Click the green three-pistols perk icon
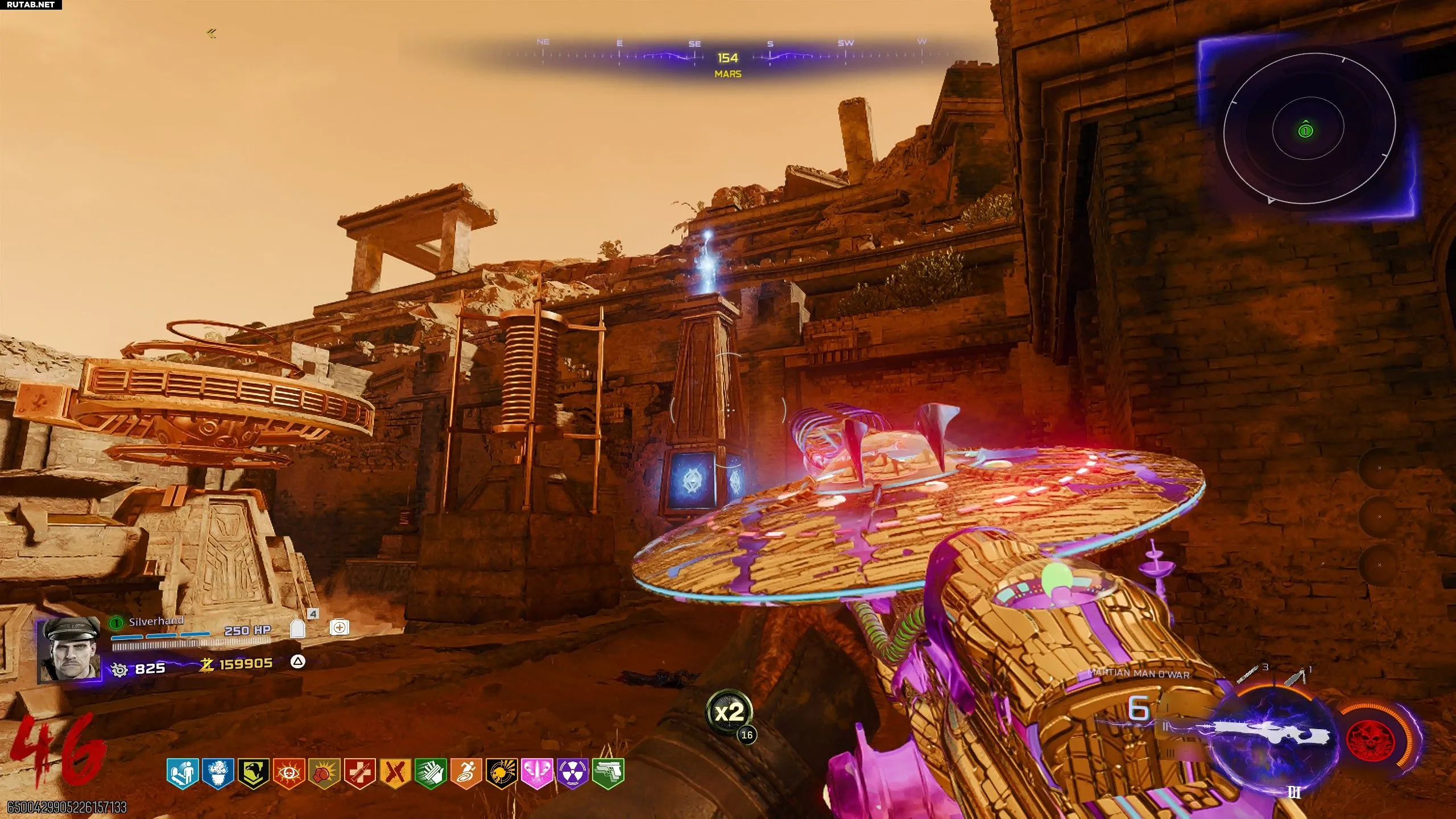Screen dimensions: 1456x819 point(608,773)
